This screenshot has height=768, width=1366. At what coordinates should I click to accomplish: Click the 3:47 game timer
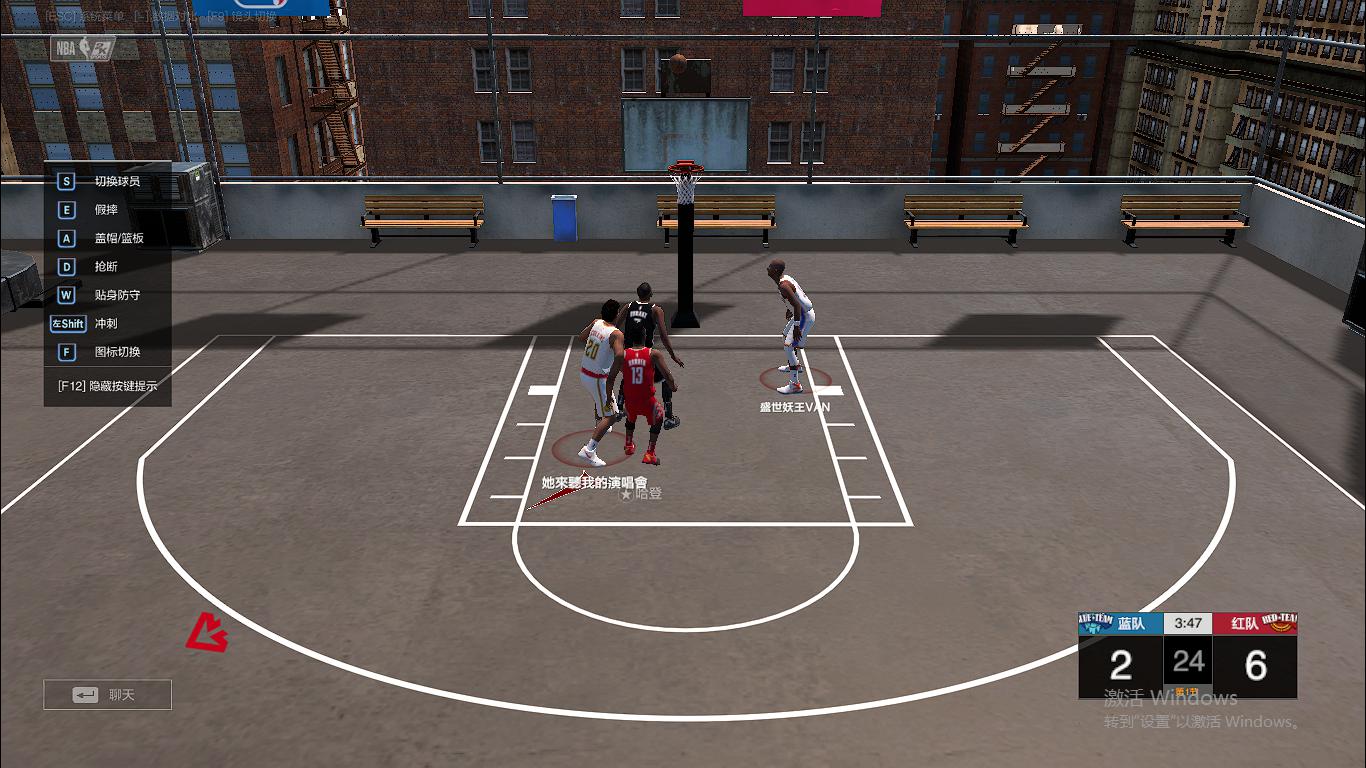1188,622
